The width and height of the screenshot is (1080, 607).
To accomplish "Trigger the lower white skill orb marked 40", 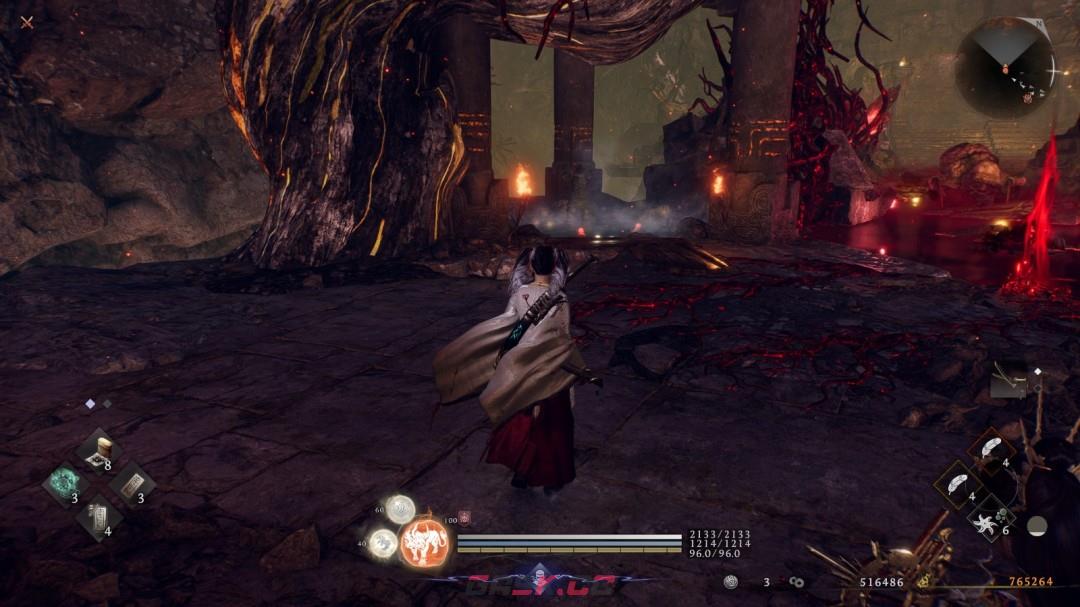I will [x=382, y=543].
